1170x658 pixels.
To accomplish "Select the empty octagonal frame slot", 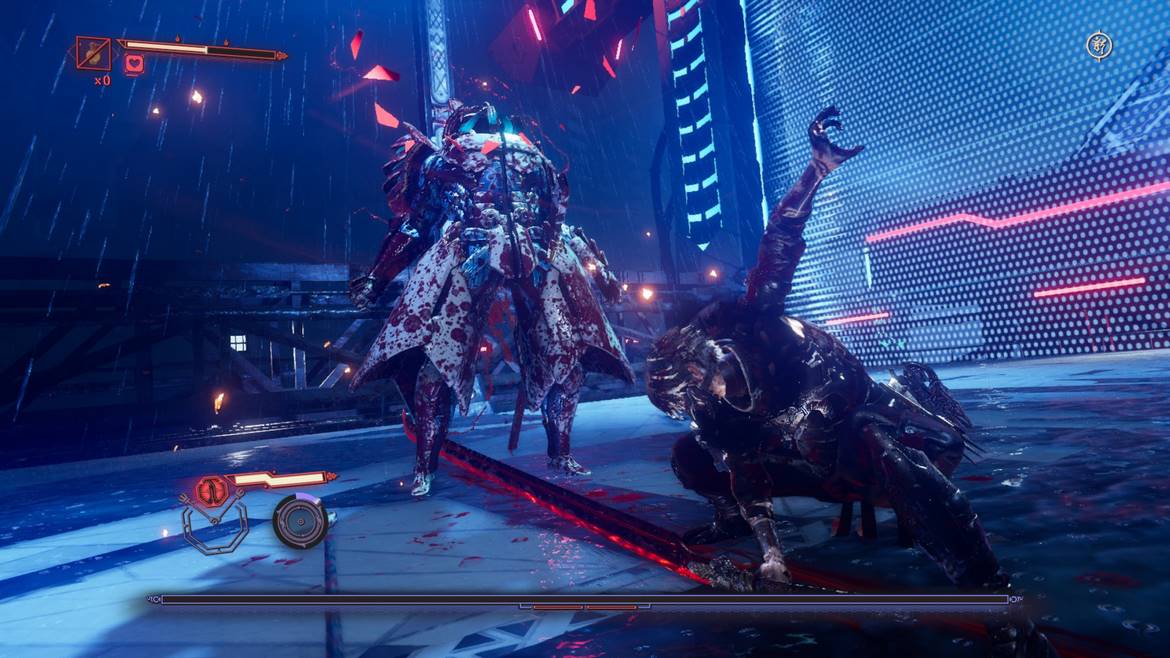I will 213,528.
